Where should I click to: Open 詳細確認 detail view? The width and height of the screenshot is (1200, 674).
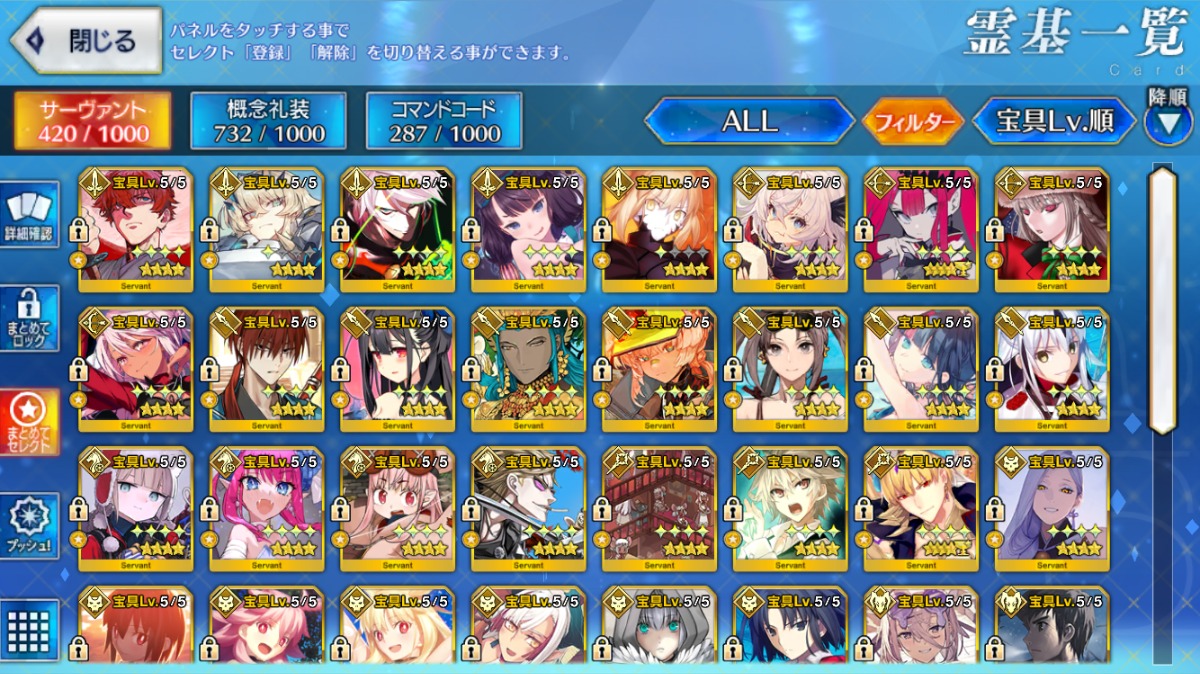[30, 214]
